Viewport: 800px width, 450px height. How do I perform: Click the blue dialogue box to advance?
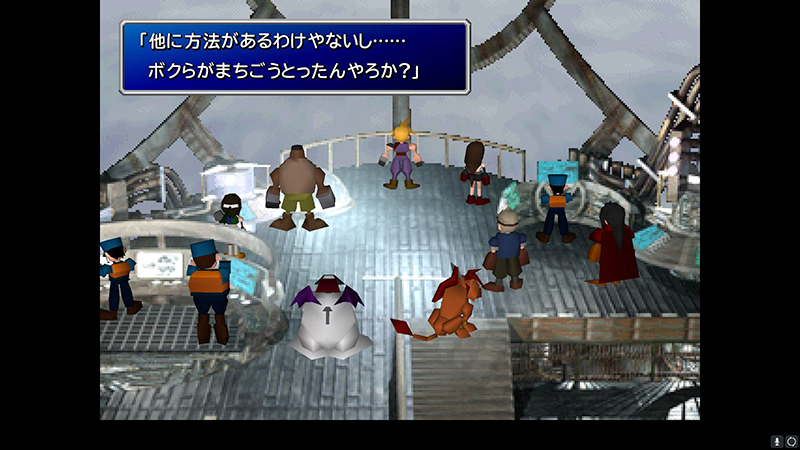pos(294,58)
